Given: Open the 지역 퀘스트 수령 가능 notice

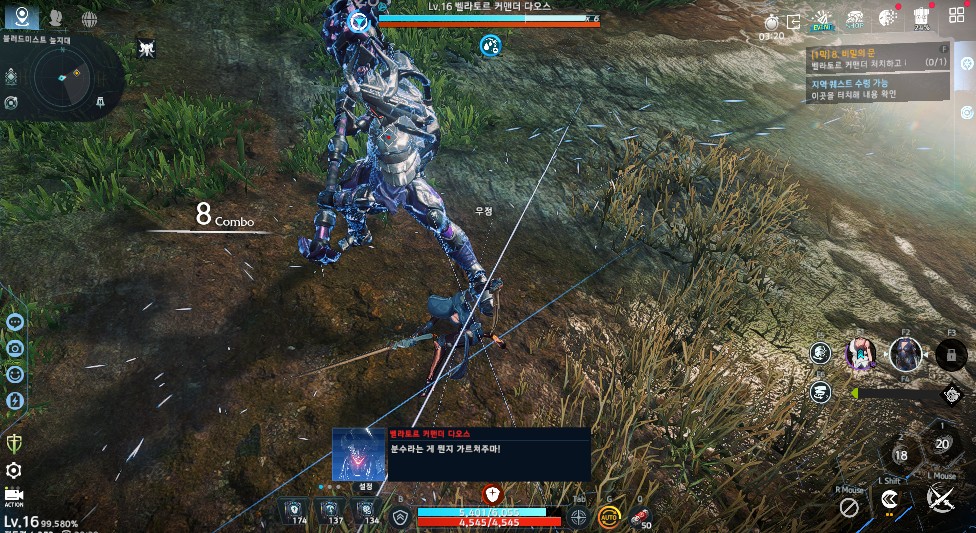Looking at the screenshot, I should [x=877, y=89].
